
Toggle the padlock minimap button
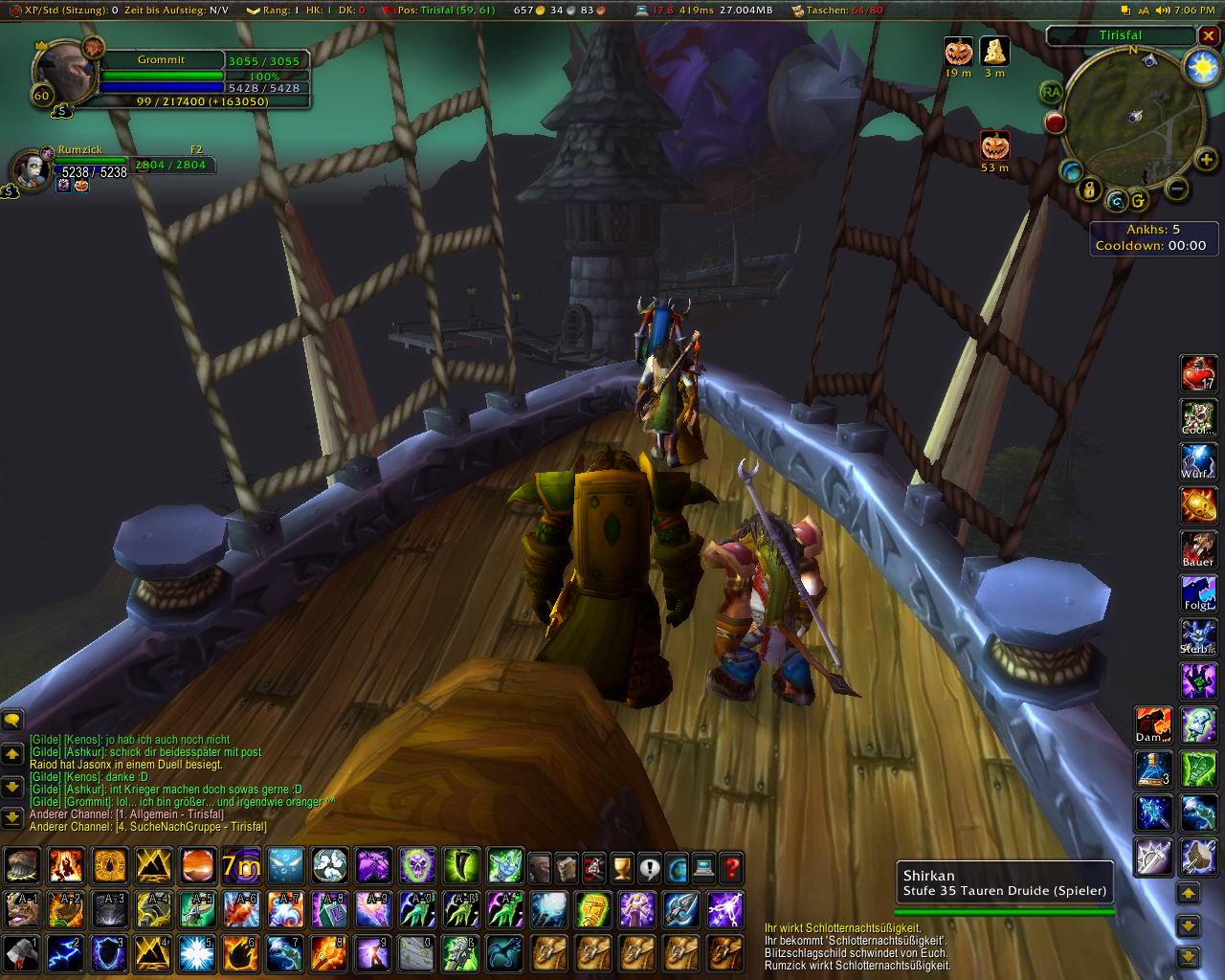tap(1089, 189)
